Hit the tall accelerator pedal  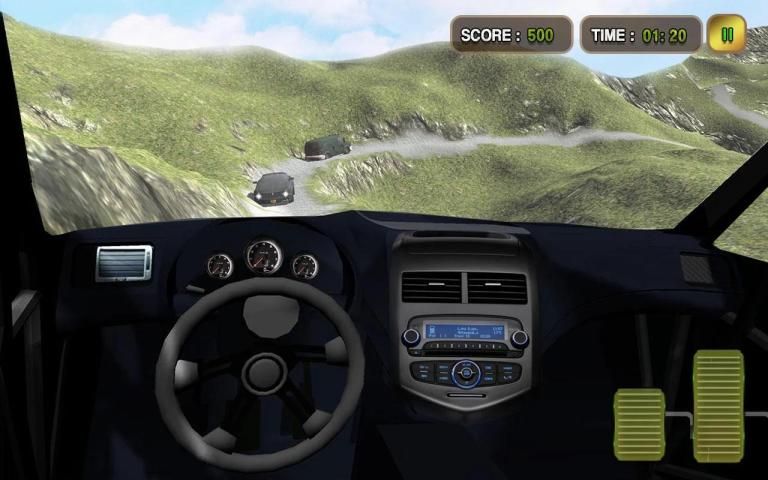point(718,405)
